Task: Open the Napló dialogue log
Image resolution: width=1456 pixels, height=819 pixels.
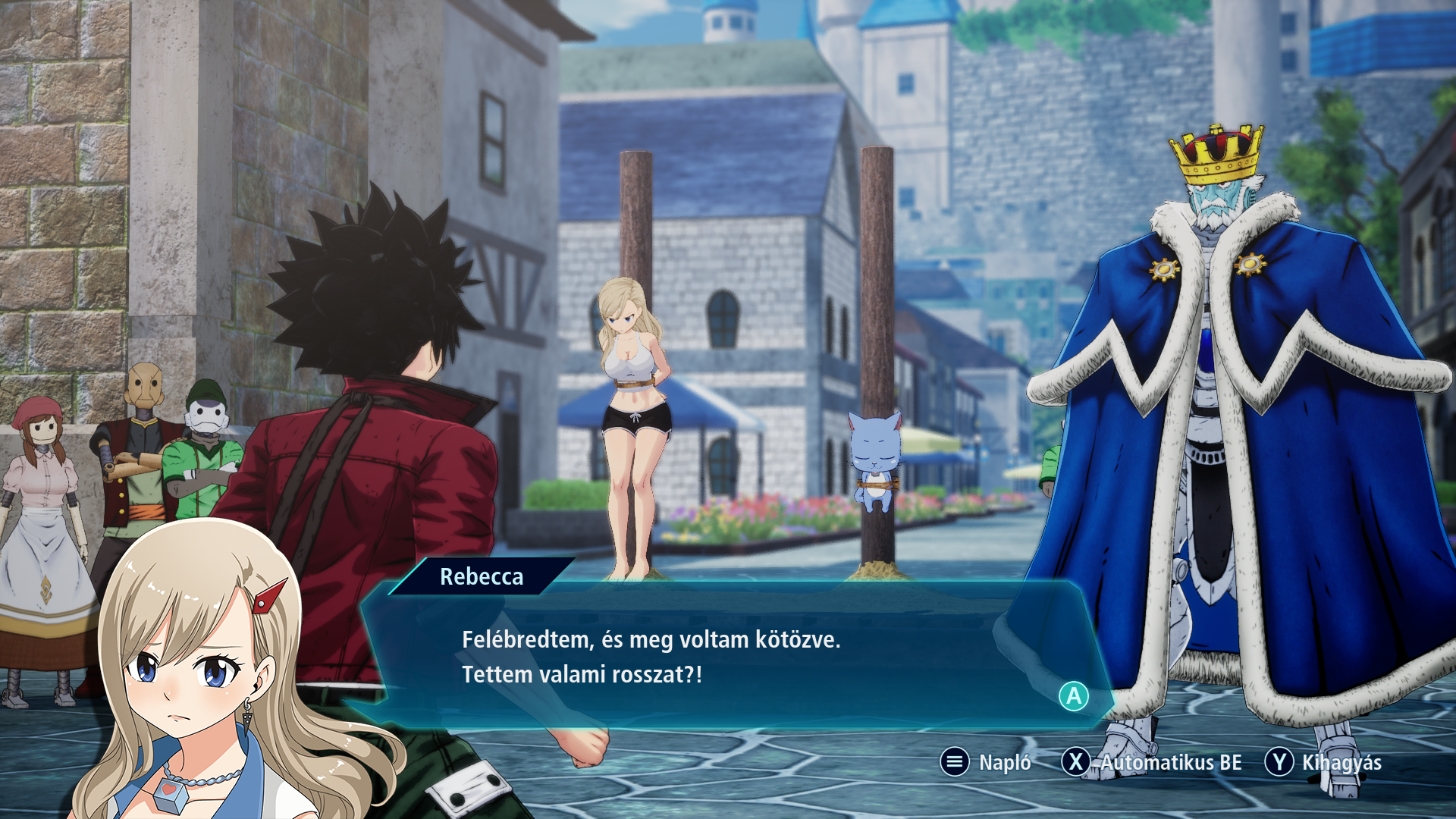Action: (985, 762)
